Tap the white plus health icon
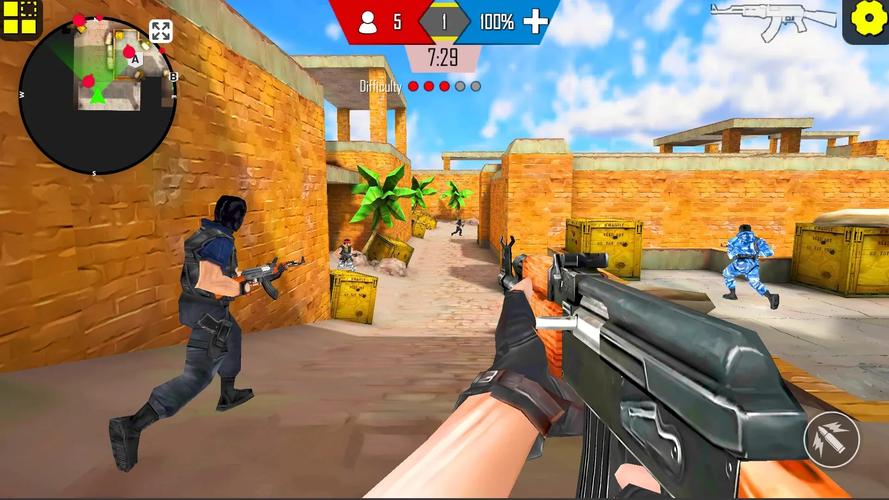This screenshot has width=889, height=500. point(536,21)
